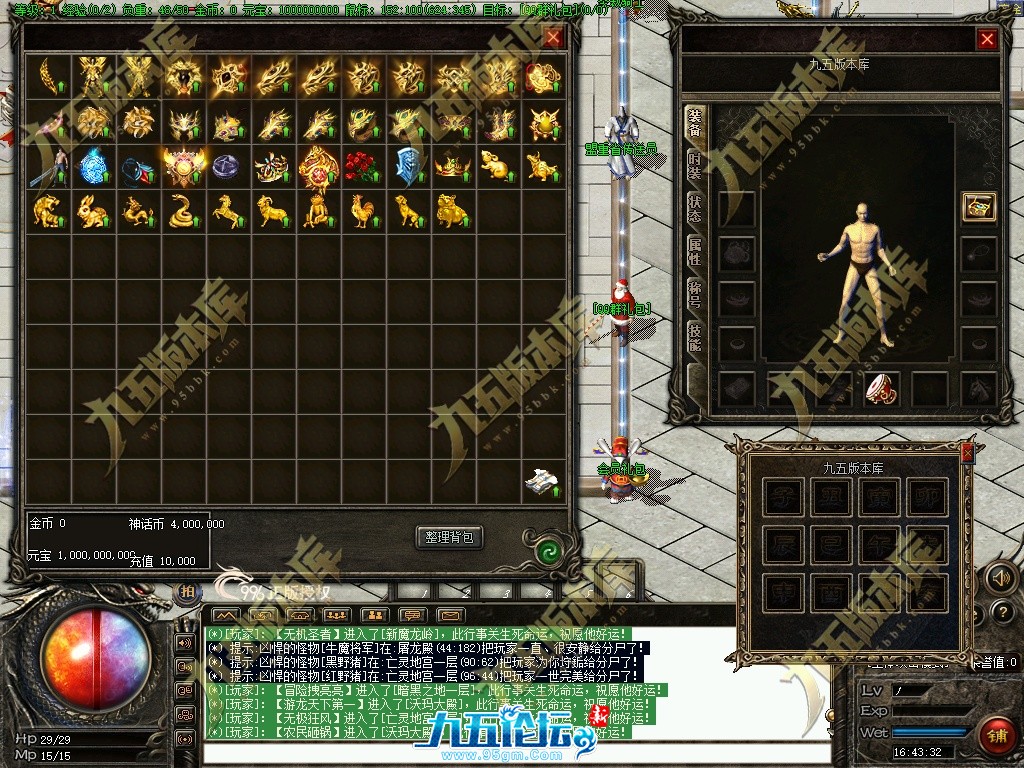Click the 整理背包 sort bag button
This screenshot has height=768, width=1024.
pyautogui.click(x=449, y=537)
